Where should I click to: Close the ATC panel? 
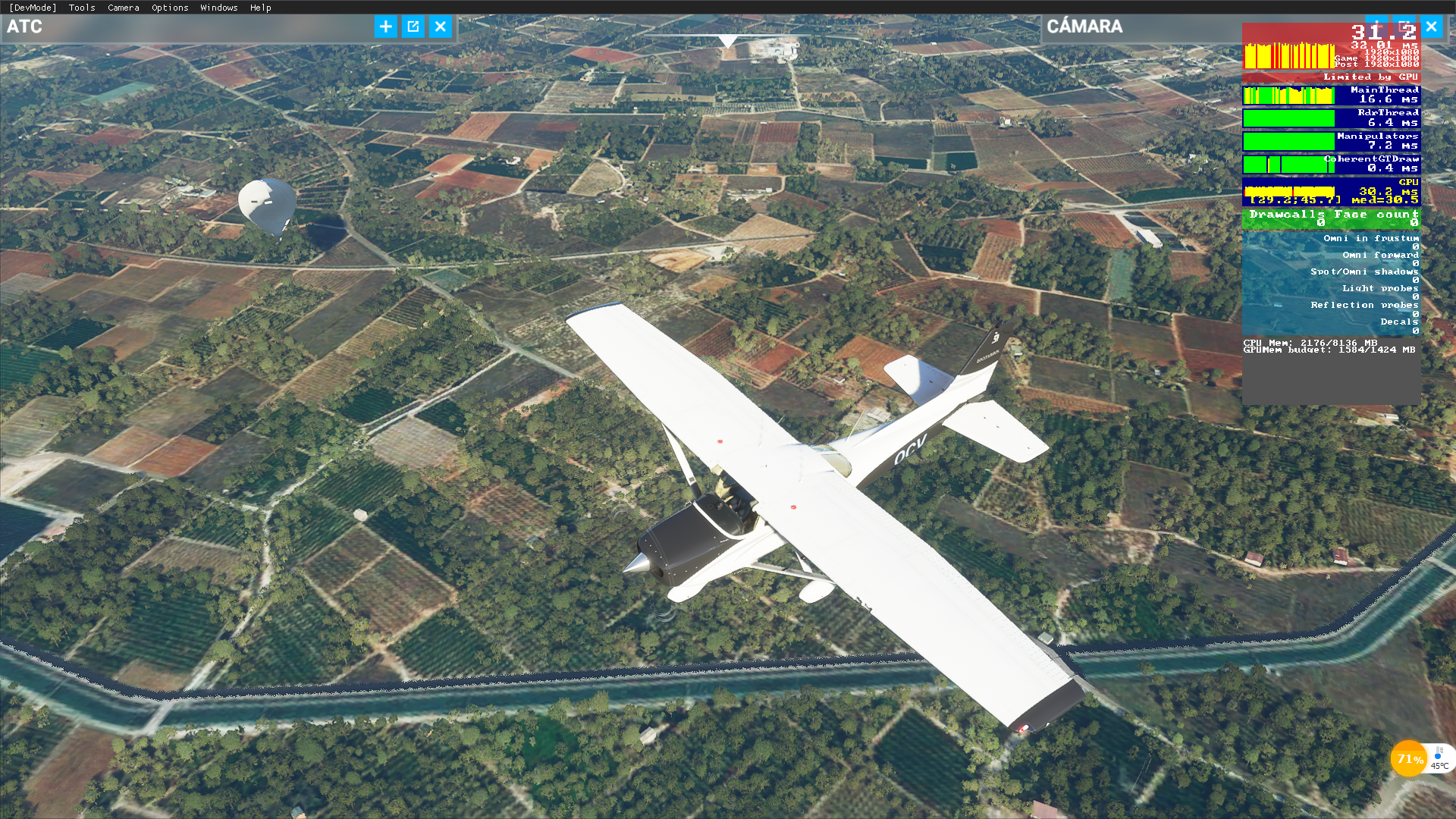click(441, 27)
